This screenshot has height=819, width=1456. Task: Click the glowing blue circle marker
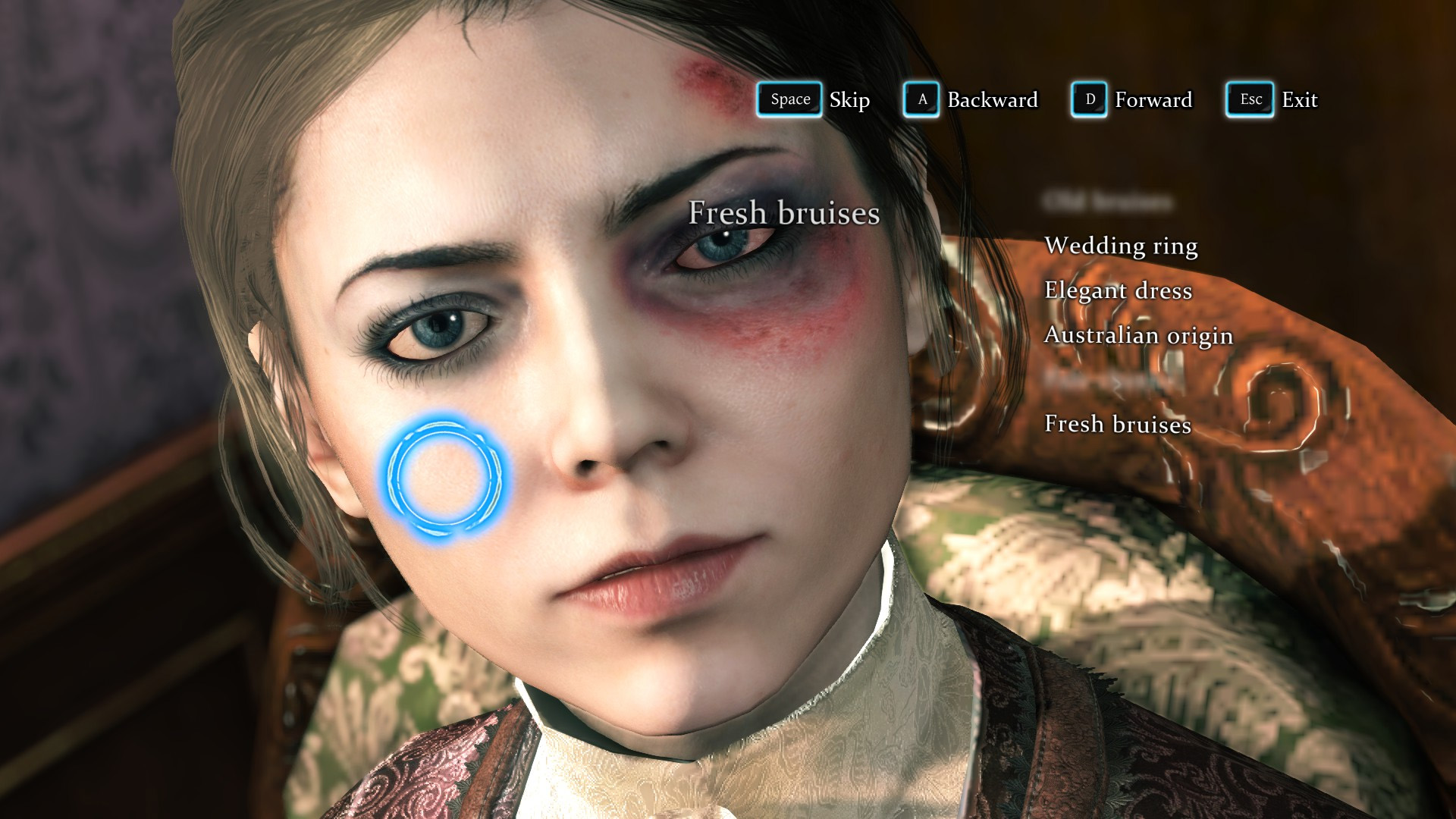(x=443, y=477)
